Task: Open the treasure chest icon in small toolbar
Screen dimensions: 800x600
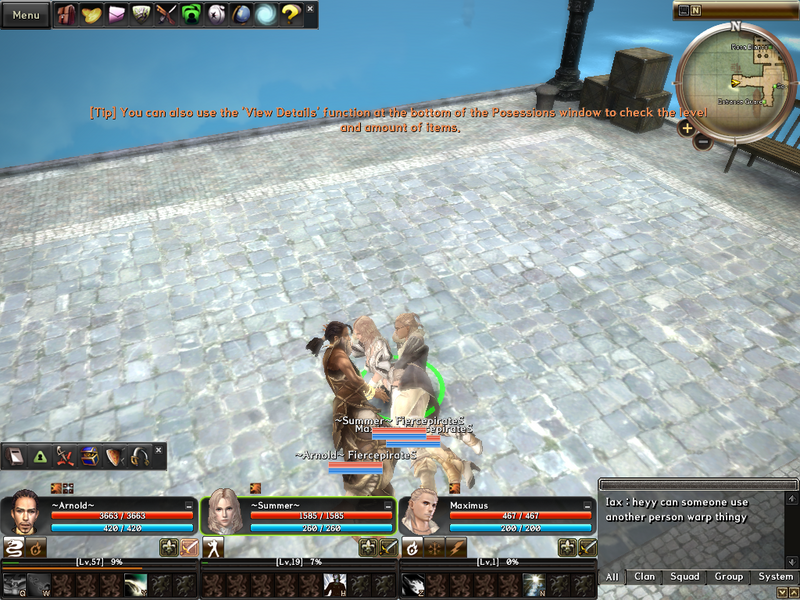Action: coord(89,457)
